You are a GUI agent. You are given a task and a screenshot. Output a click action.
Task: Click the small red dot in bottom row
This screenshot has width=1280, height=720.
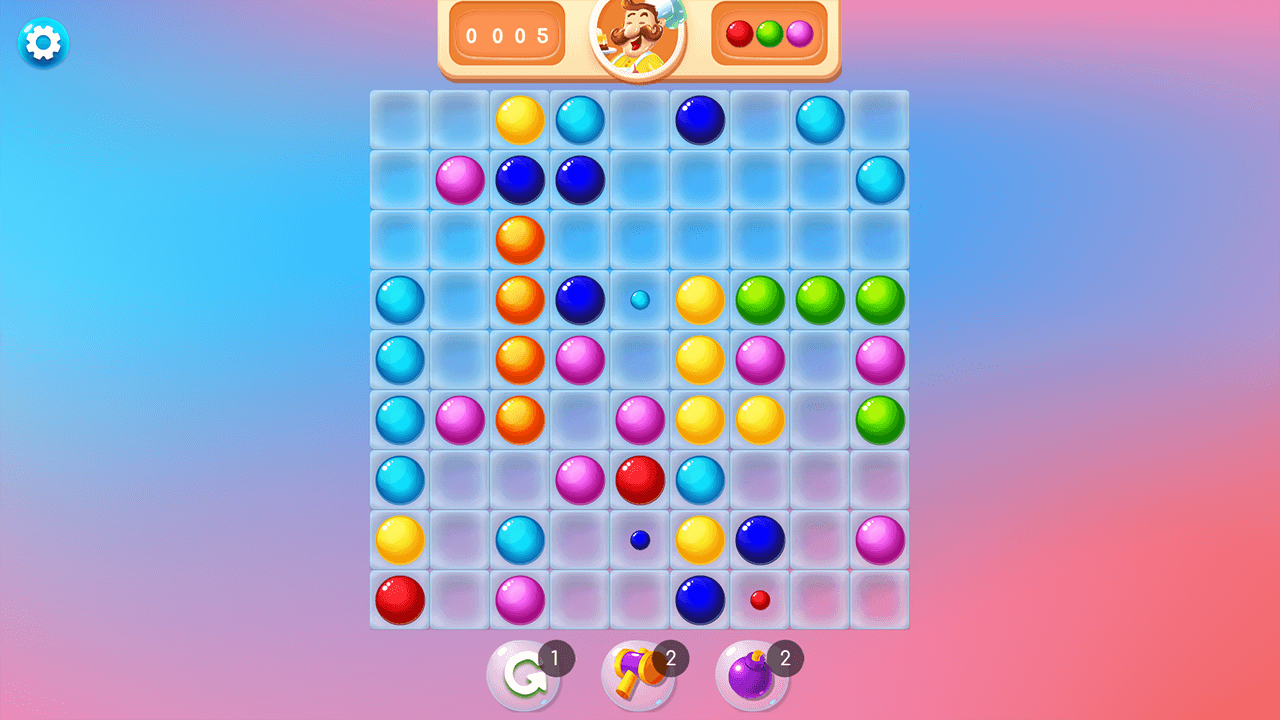tap(759, 599)
